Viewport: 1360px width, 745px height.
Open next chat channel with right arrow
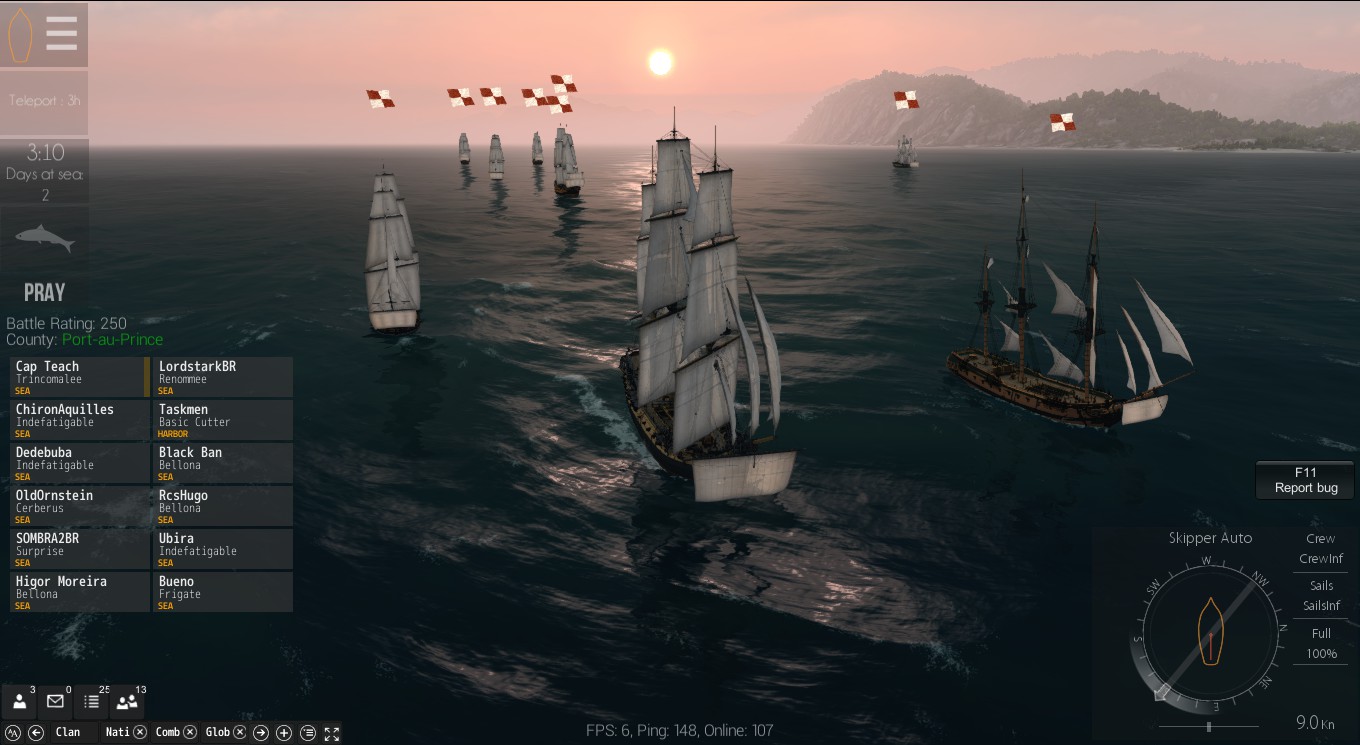coord(261,733)
